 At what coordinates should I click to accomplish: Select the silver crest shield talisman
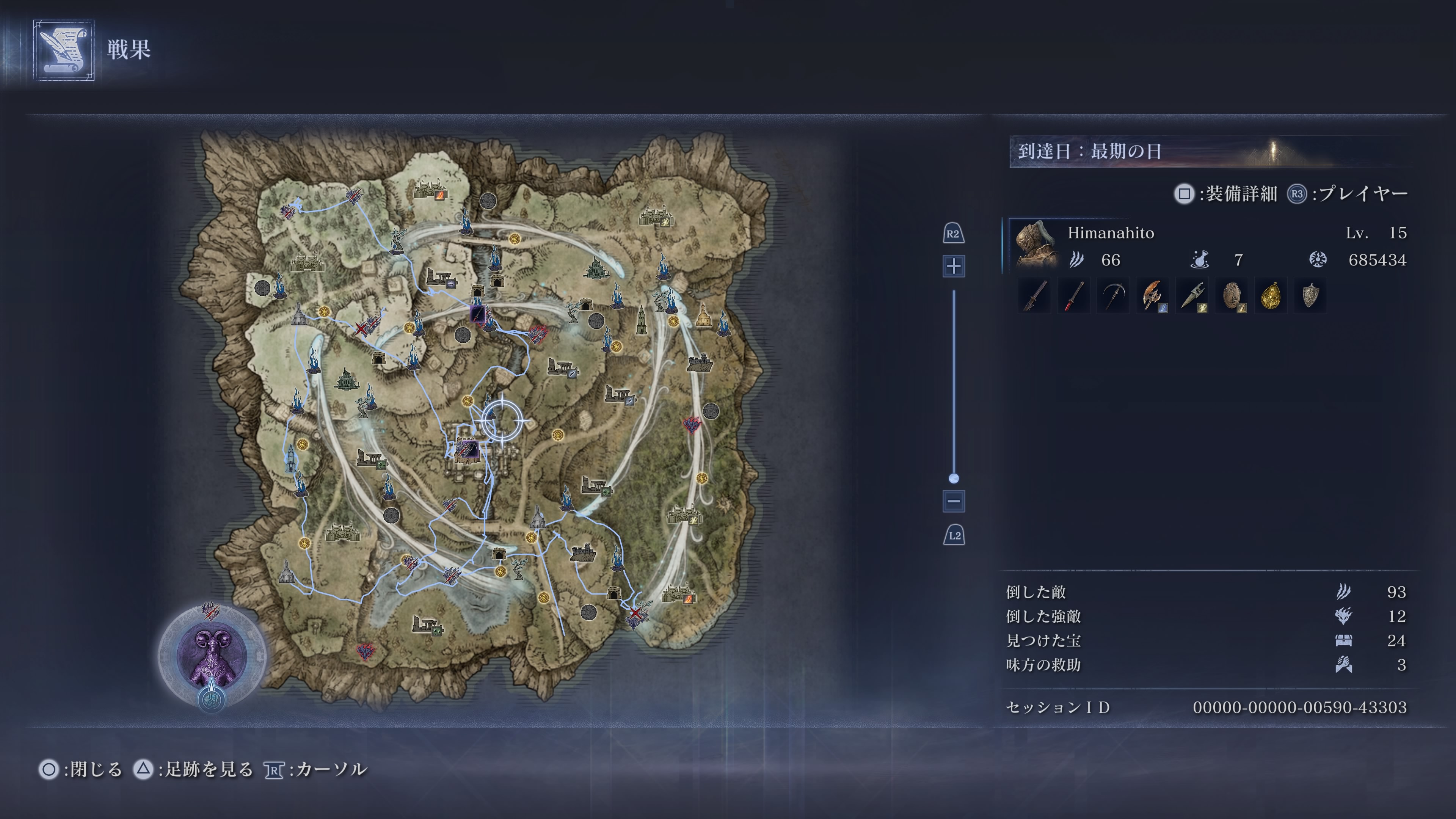(x=1310, y=296)
